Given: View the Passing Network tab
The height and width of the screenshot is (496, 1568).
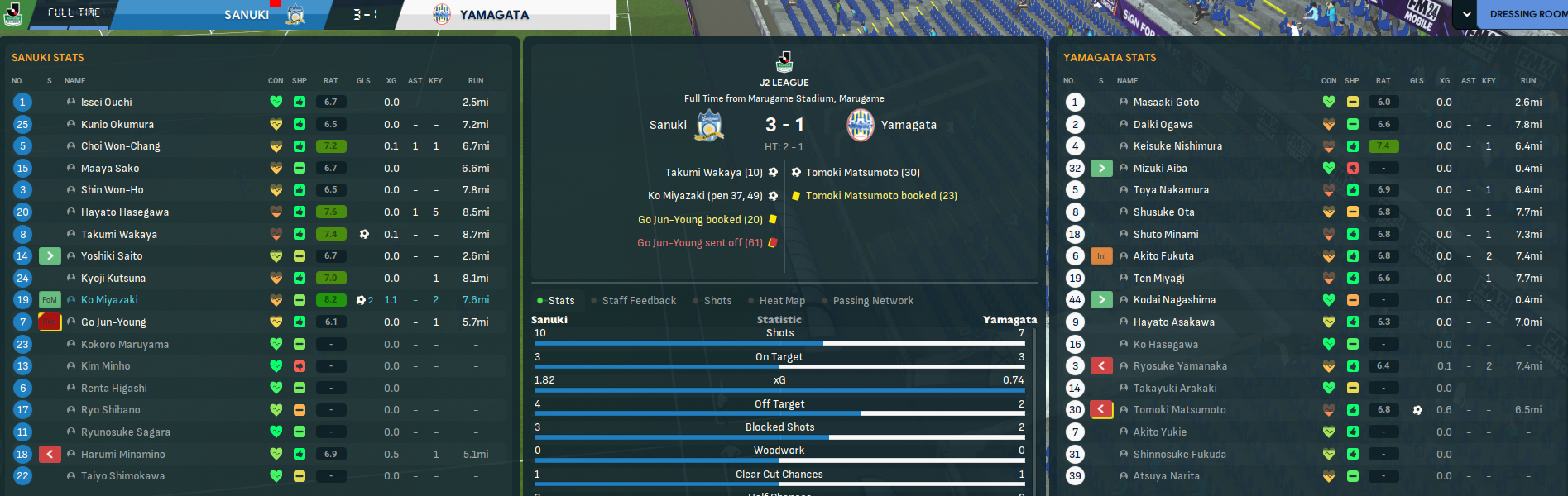Looking at the screenshot, I should (x=873, y=301).
